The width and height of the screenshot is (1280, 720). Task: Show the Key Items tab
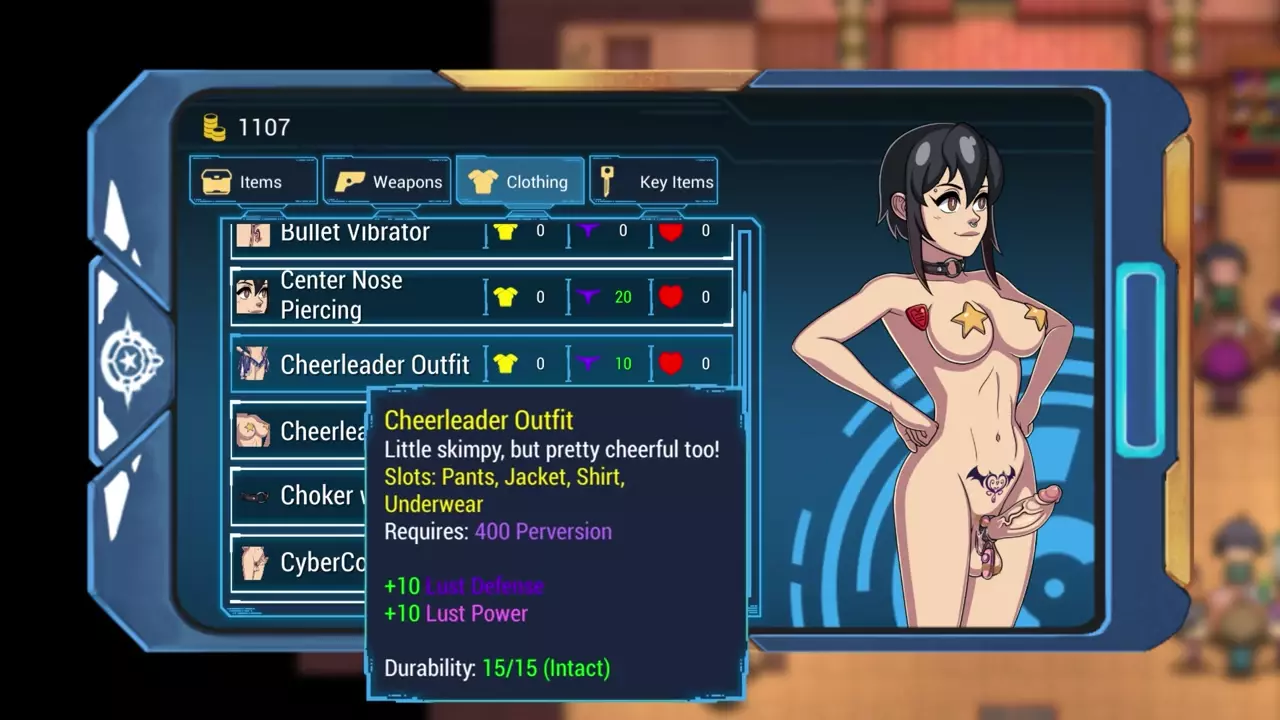[654, 181]
